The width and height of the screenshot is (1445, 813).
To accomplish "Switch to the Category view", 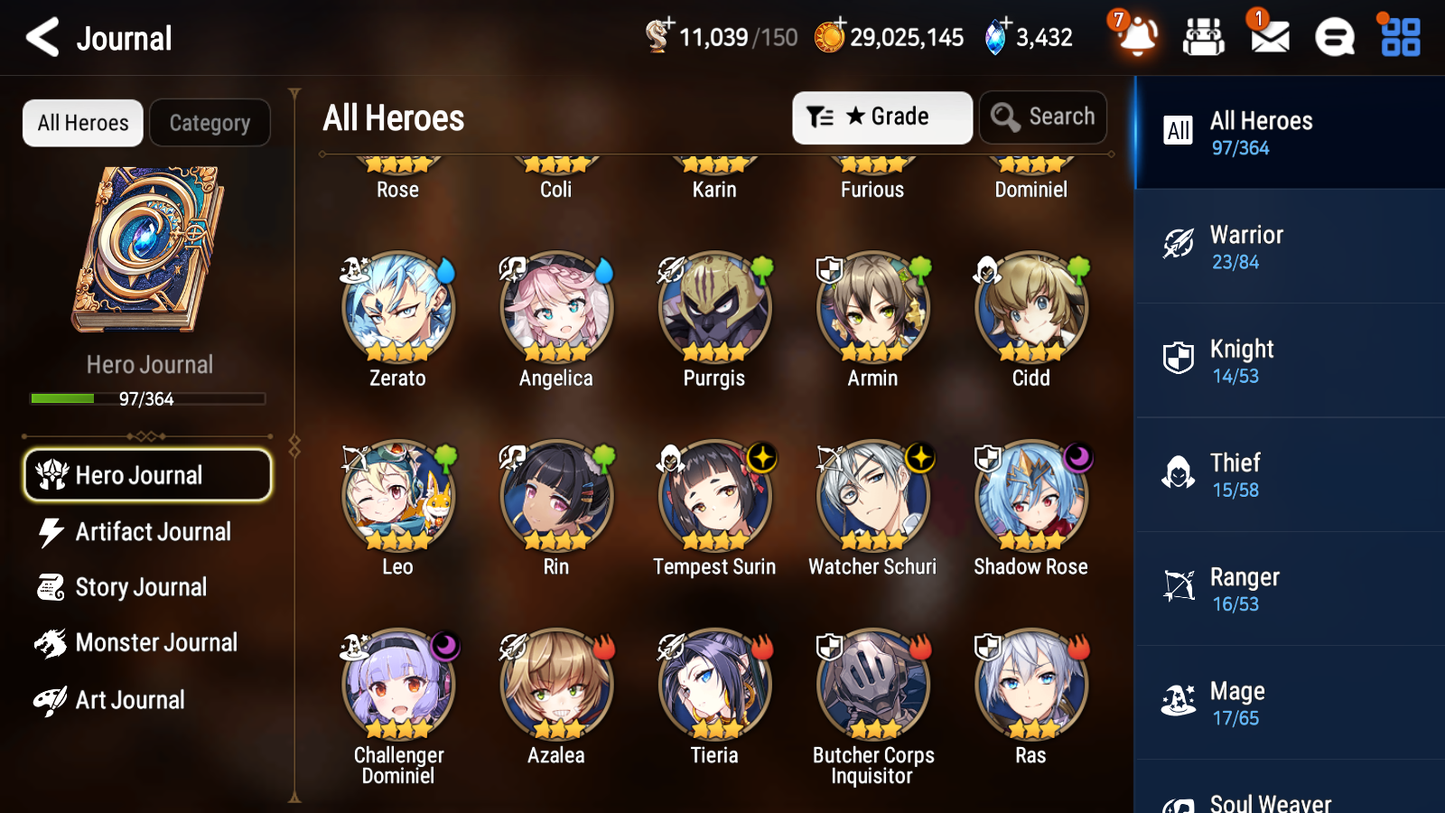I will click(210, 122).
